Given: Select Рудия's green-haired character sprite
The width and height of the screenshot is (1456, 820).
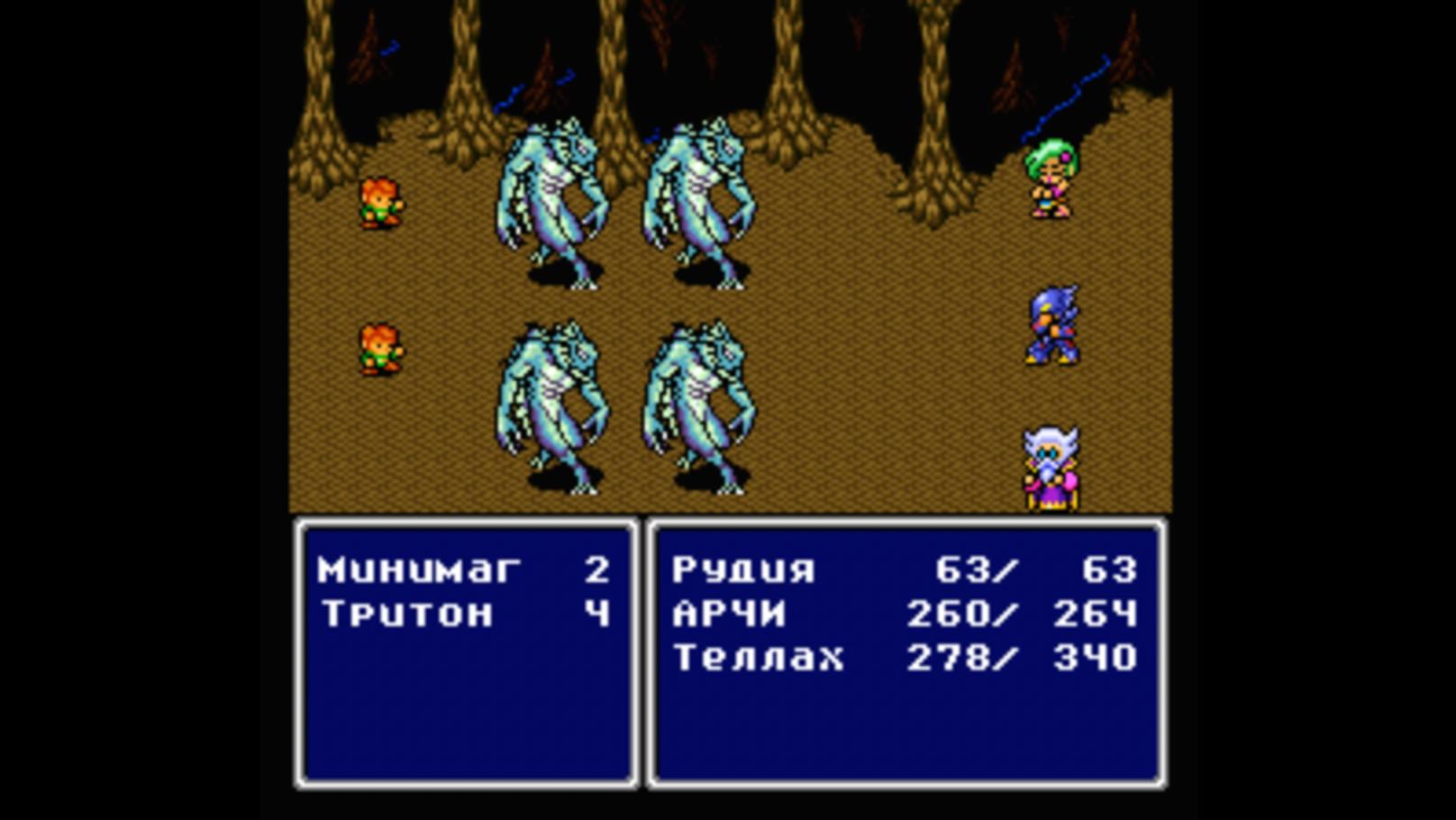Looking at the screenshot, I should click(1052, 180).
